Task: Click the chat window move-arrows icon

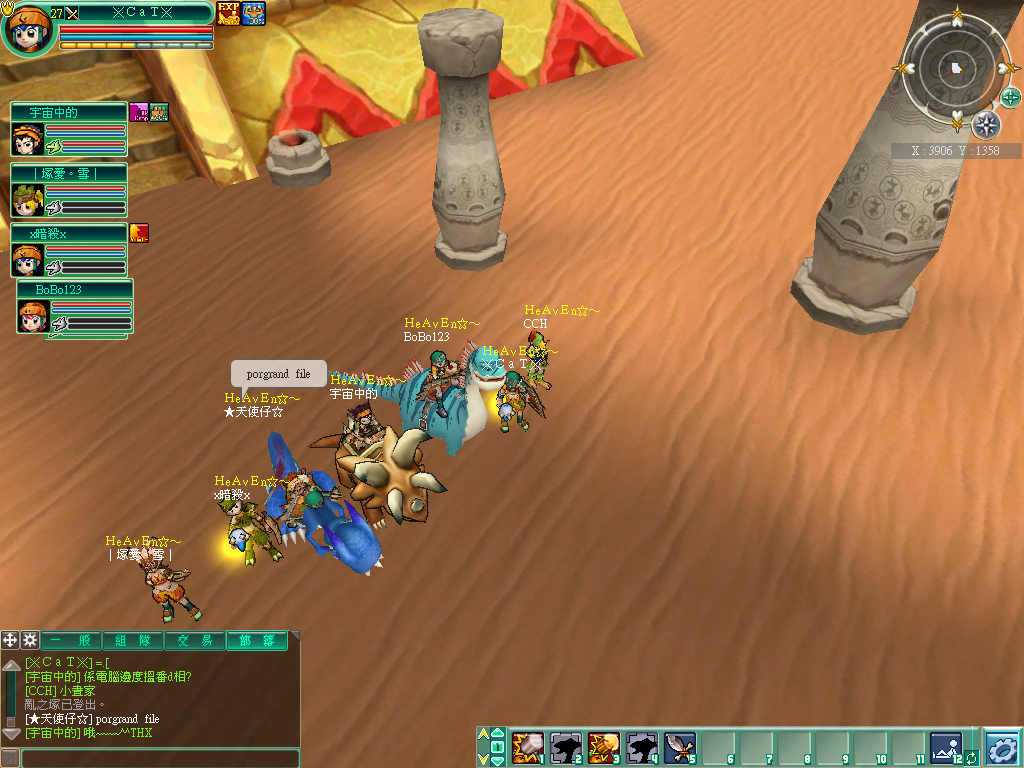Action: pos(10,640)
